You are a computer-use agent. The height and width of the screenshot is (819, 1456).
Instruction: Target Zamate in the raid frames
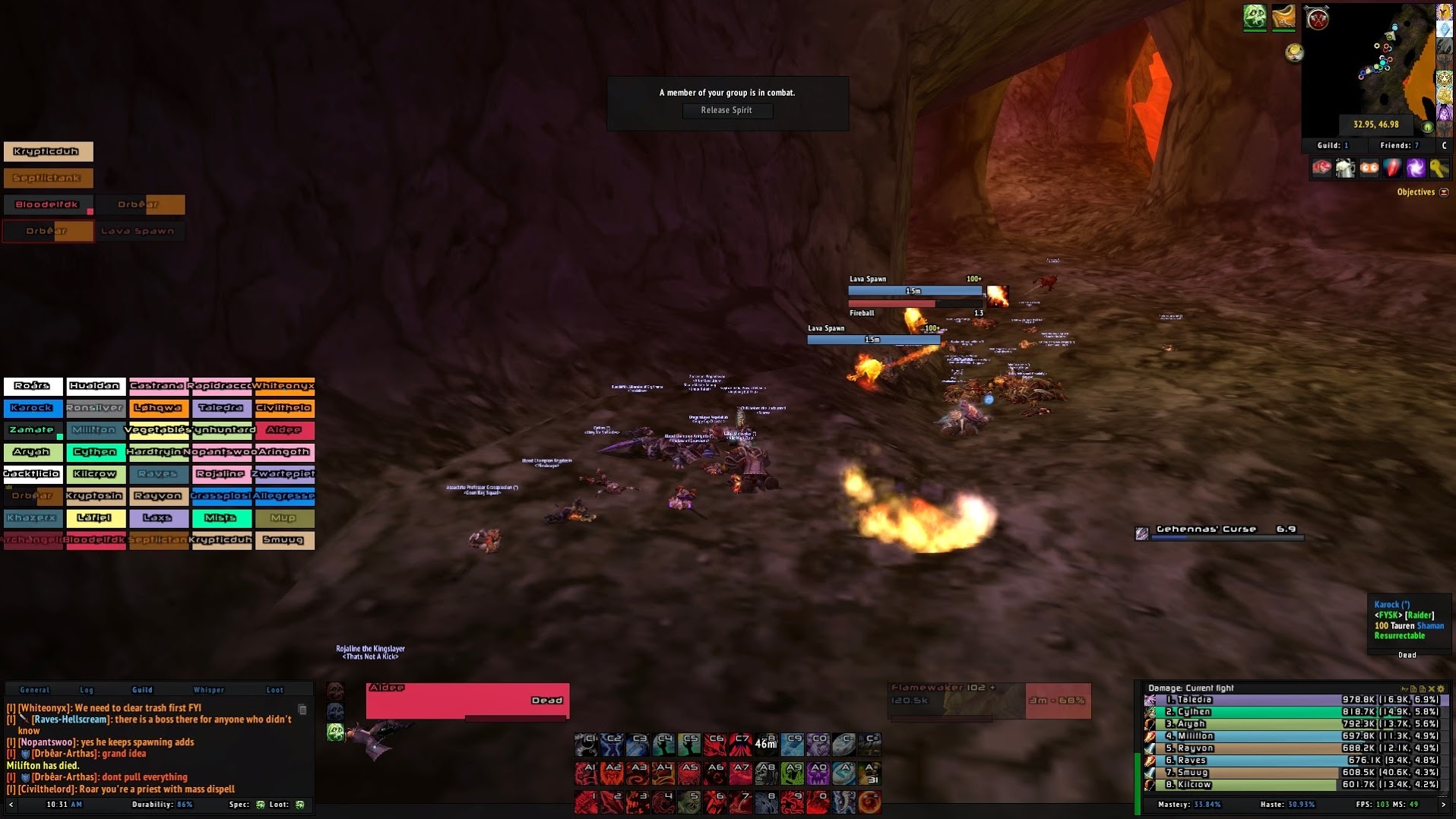[33, 430]
